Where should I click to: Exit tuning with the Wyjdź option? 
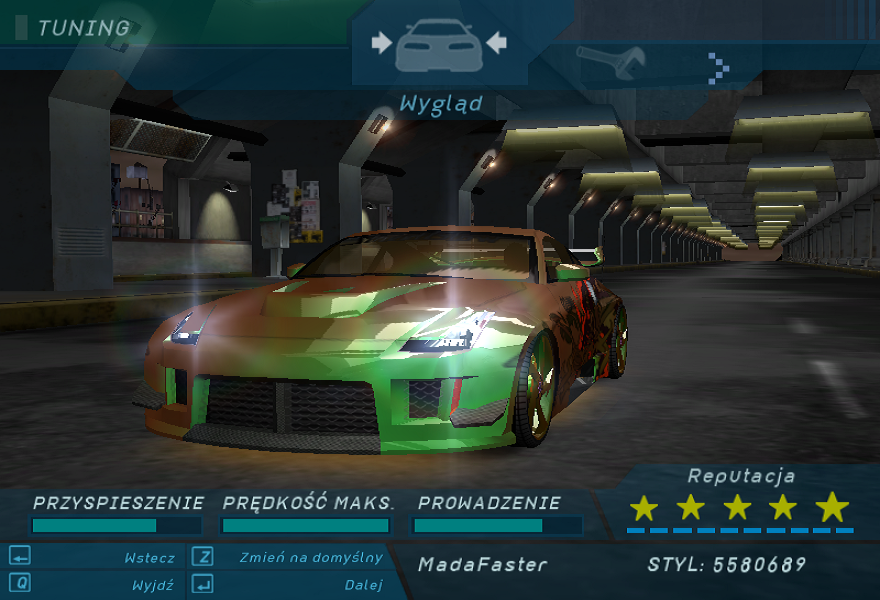click(x=152, y=585)
